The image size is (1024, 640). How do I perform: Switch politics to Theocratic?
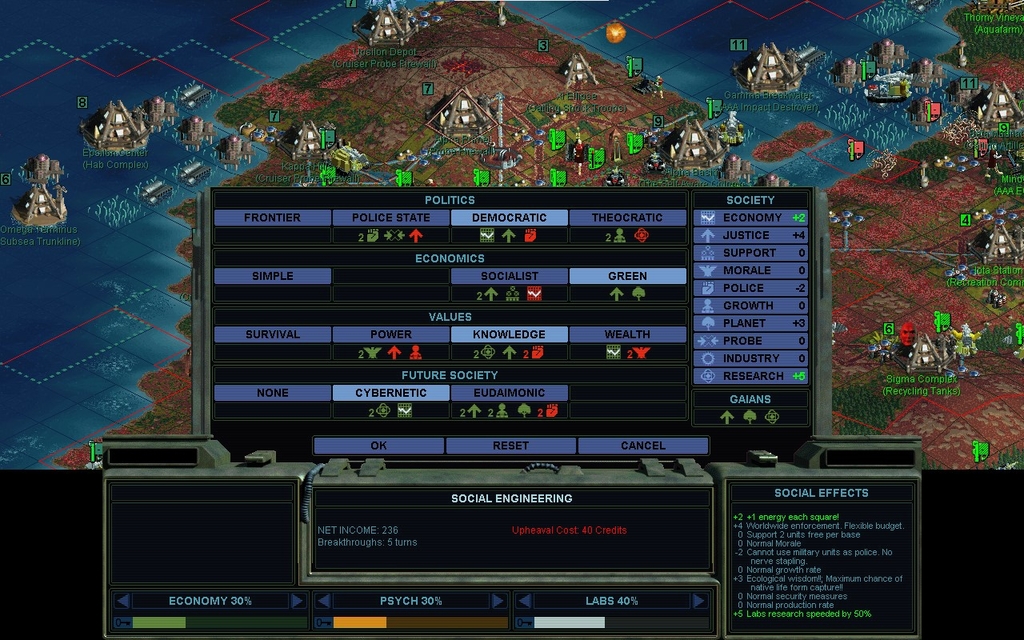627,217
